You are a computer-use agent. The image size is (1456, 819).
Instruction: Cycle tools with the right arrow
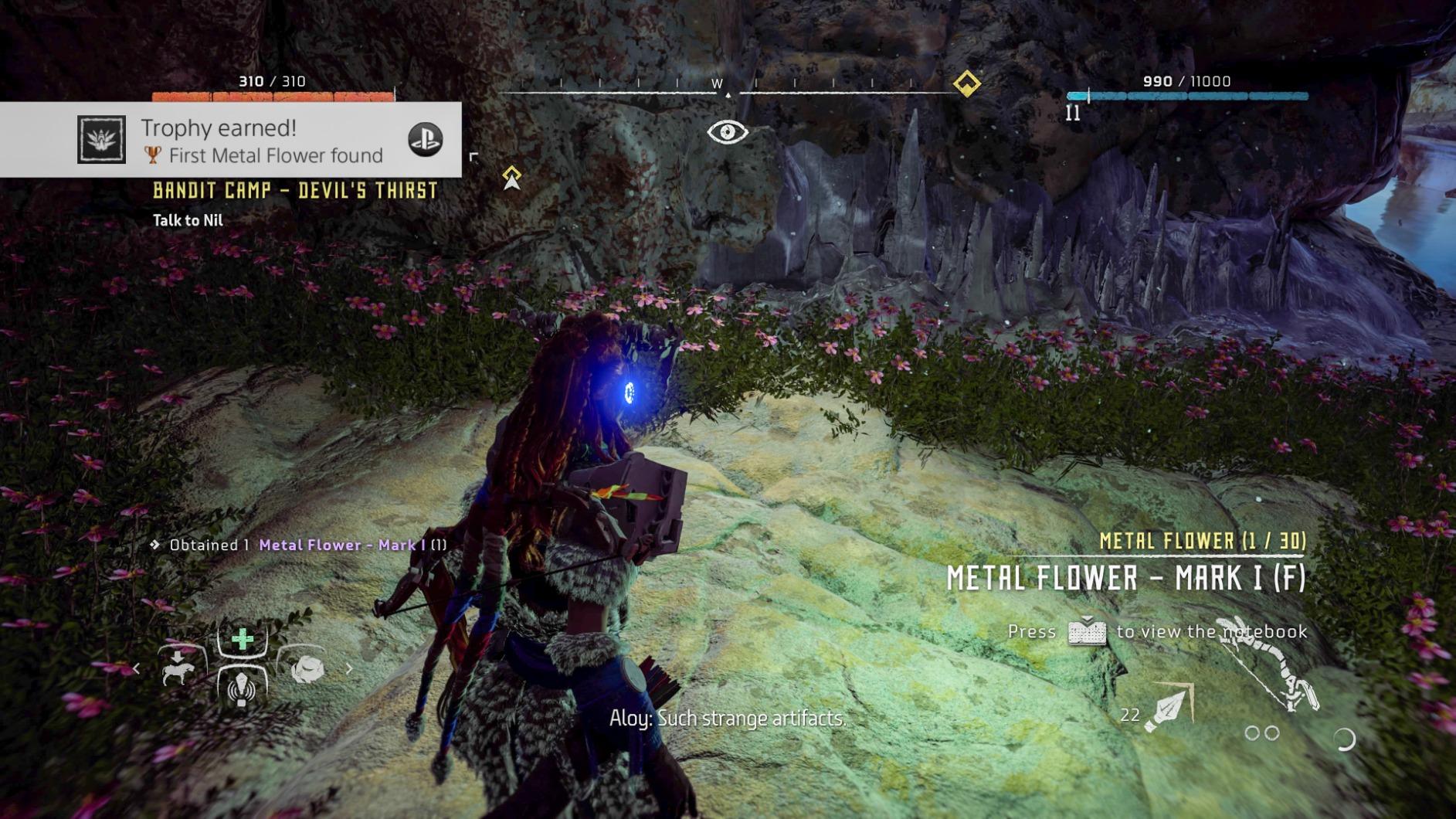click(349, 668)
